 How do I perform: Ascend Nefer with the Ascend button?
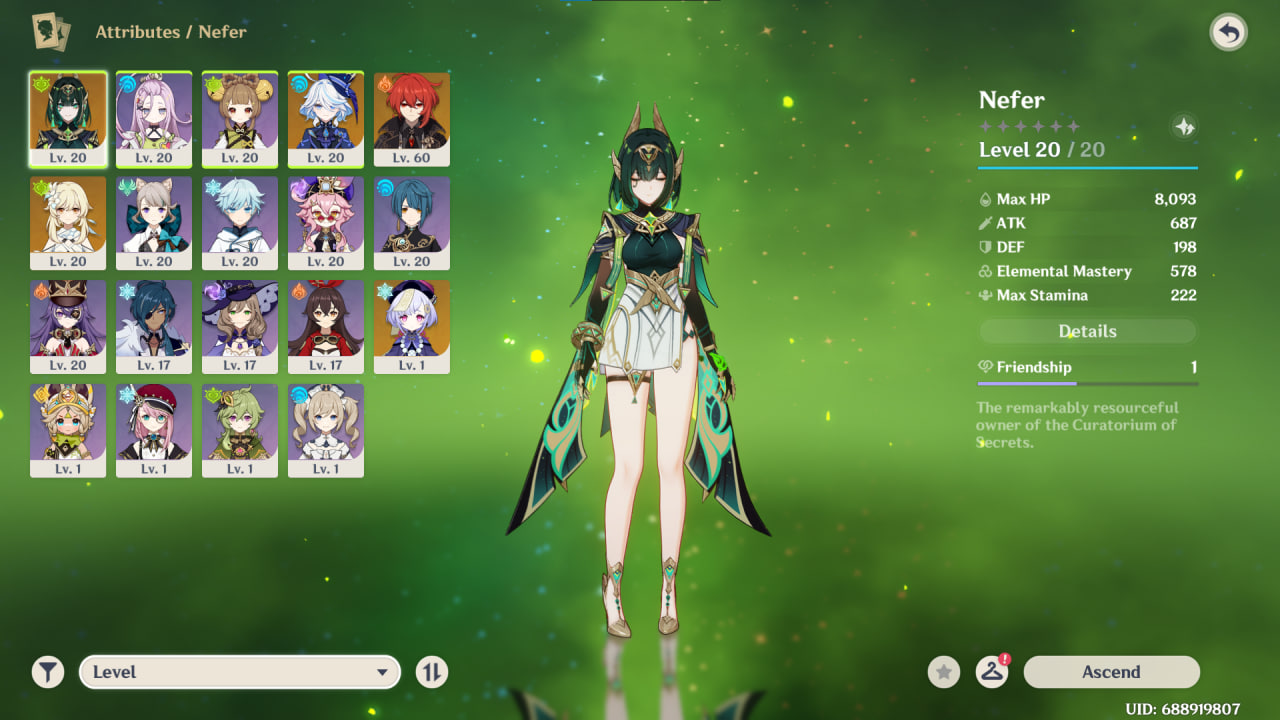pos(1111,672)
